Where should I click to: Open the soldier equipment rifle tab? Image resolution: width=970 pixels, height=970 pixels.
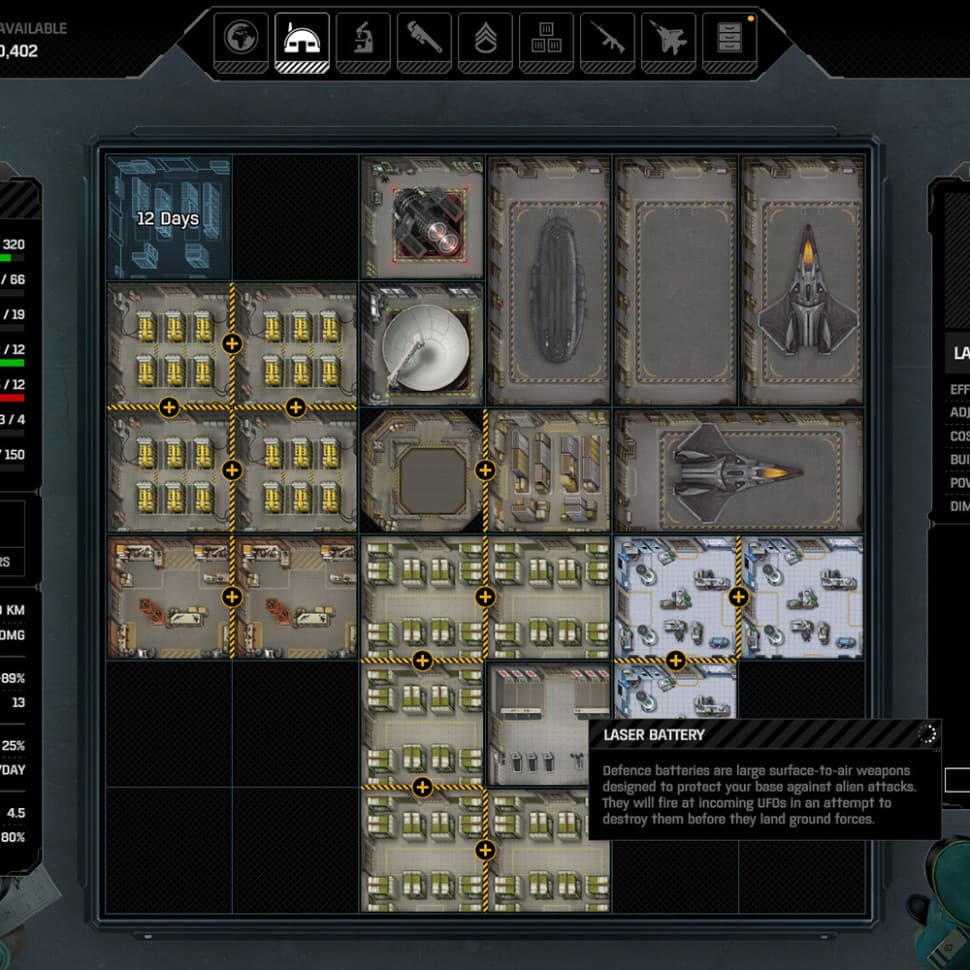(x=608, y=41)
